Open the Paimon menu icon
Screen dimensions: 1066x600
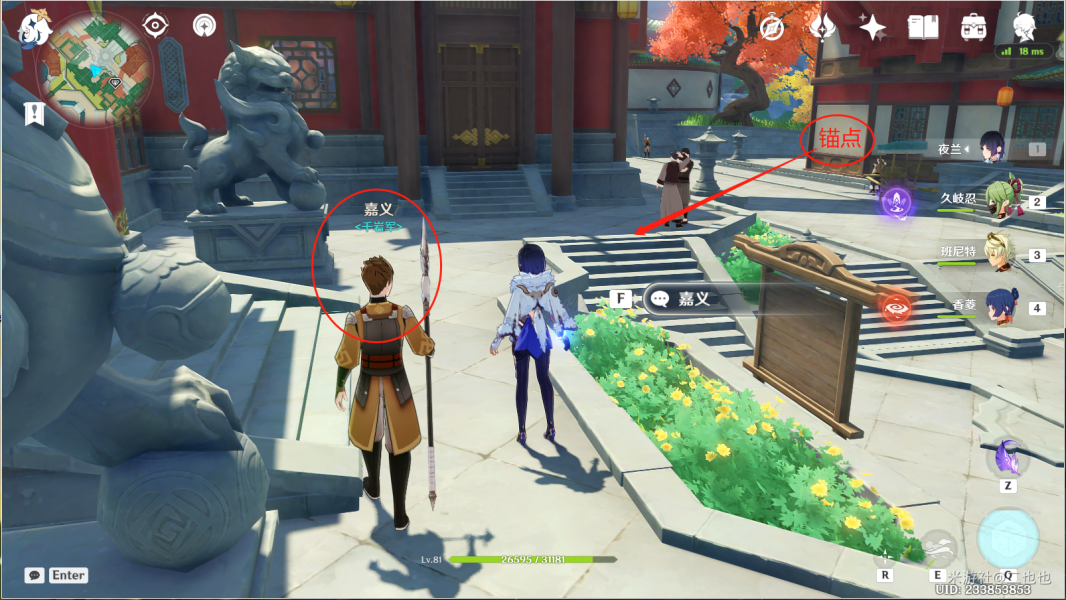coord(34,30)
